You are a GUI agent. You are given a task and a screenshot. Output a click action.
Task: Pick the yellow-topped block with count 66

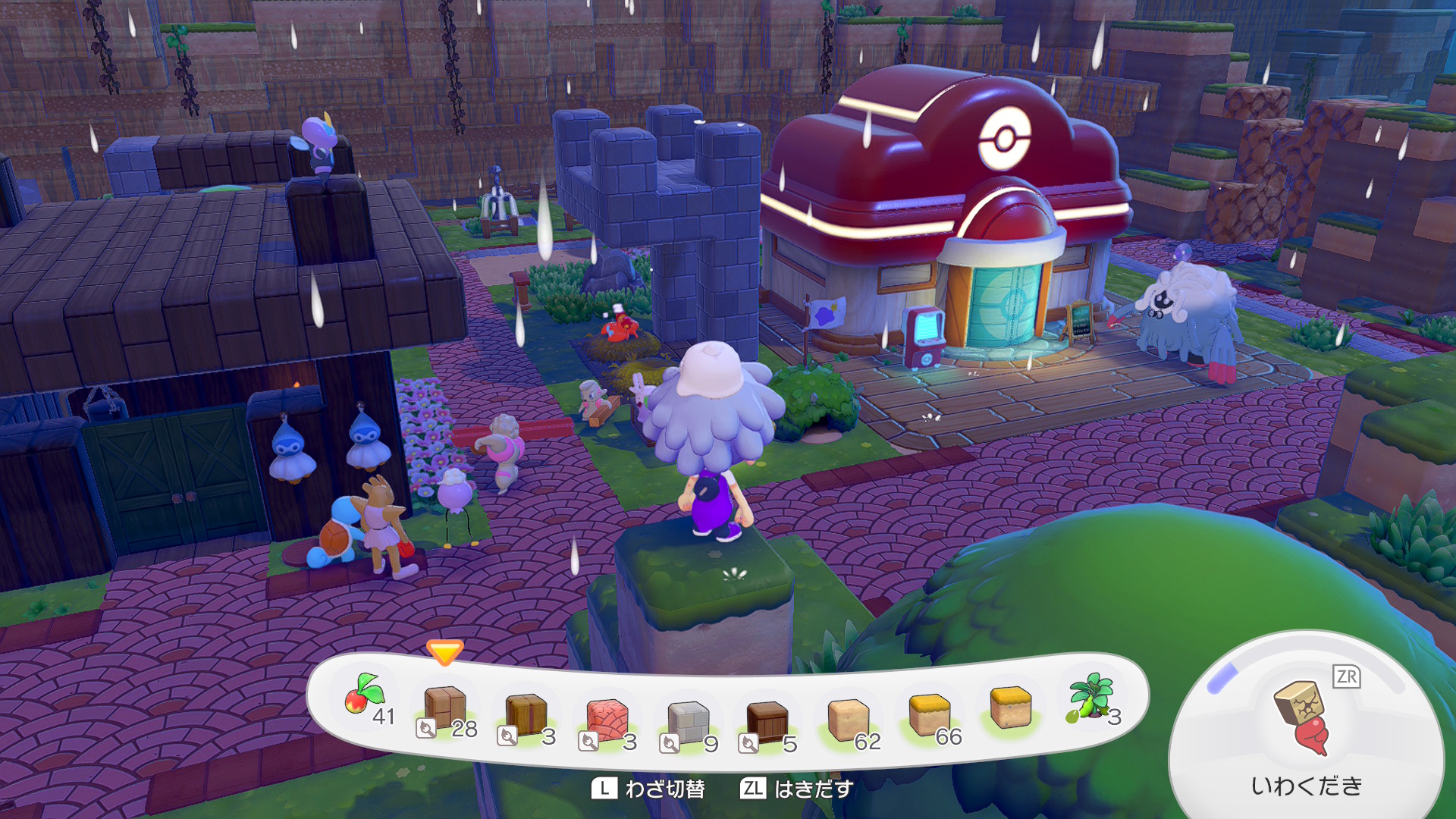click(x=930, y=715)
